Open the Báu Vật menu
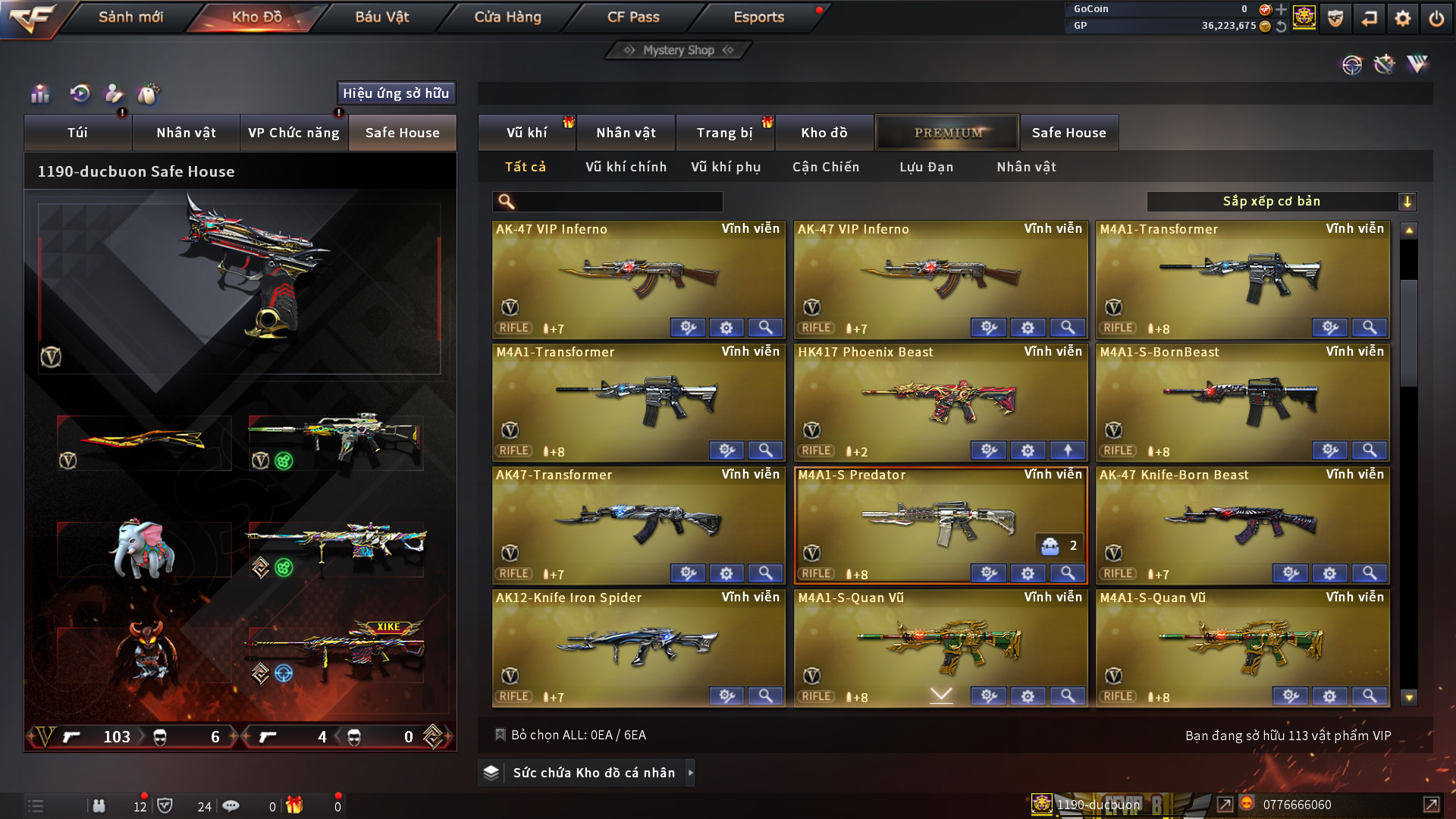1456x819 pixels. (381, 17)
